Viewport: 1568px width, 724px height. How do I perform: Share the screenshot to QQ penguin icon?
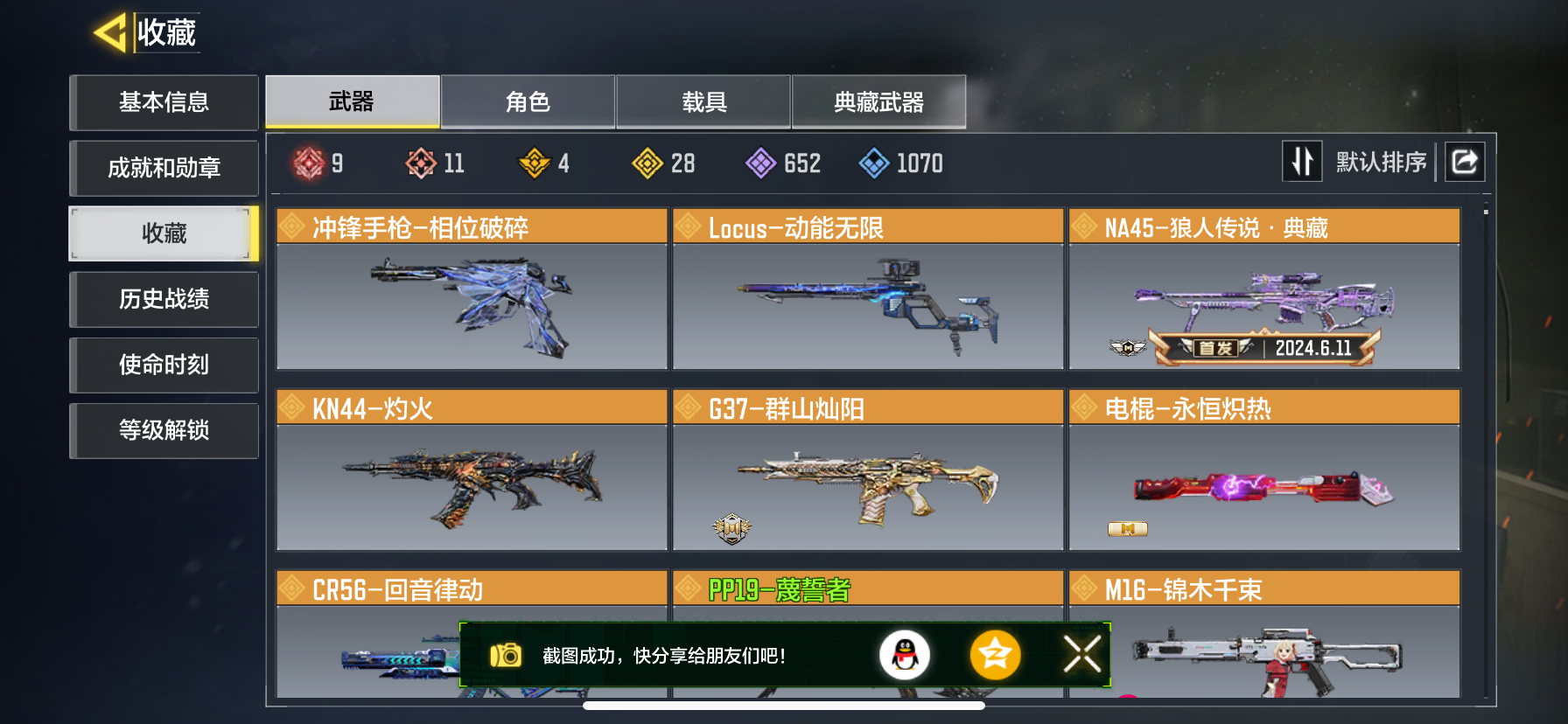(x=904, y=655)
